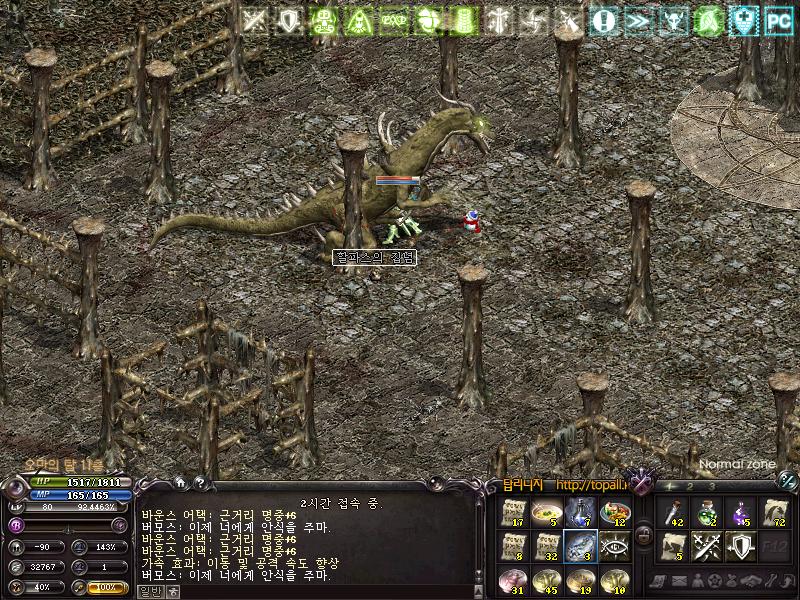Use the soup bowl item slot
800x600 pixels.
coord(547,512)
